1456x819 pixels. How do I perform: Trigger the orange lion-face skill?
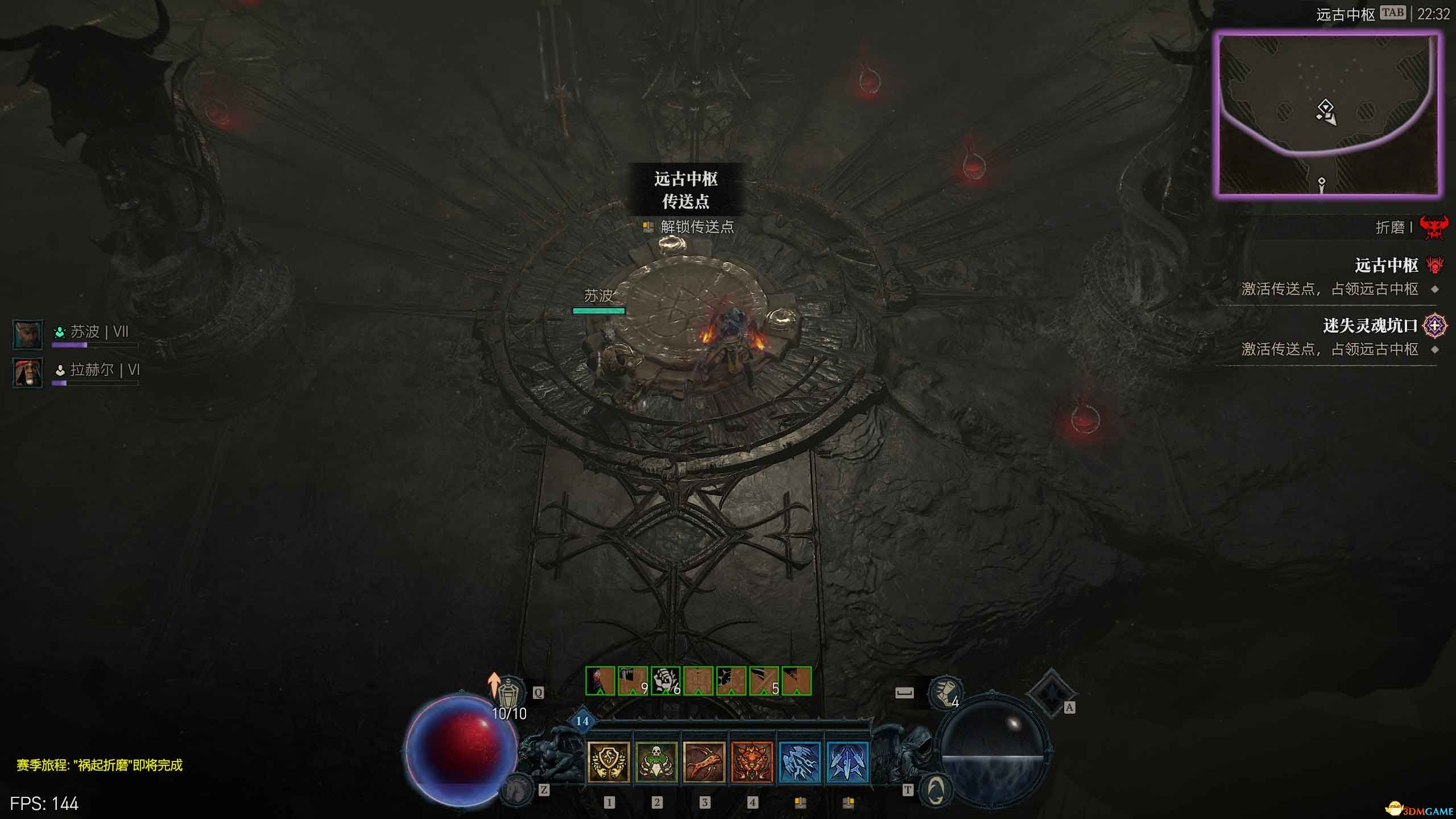coord(752,762)
